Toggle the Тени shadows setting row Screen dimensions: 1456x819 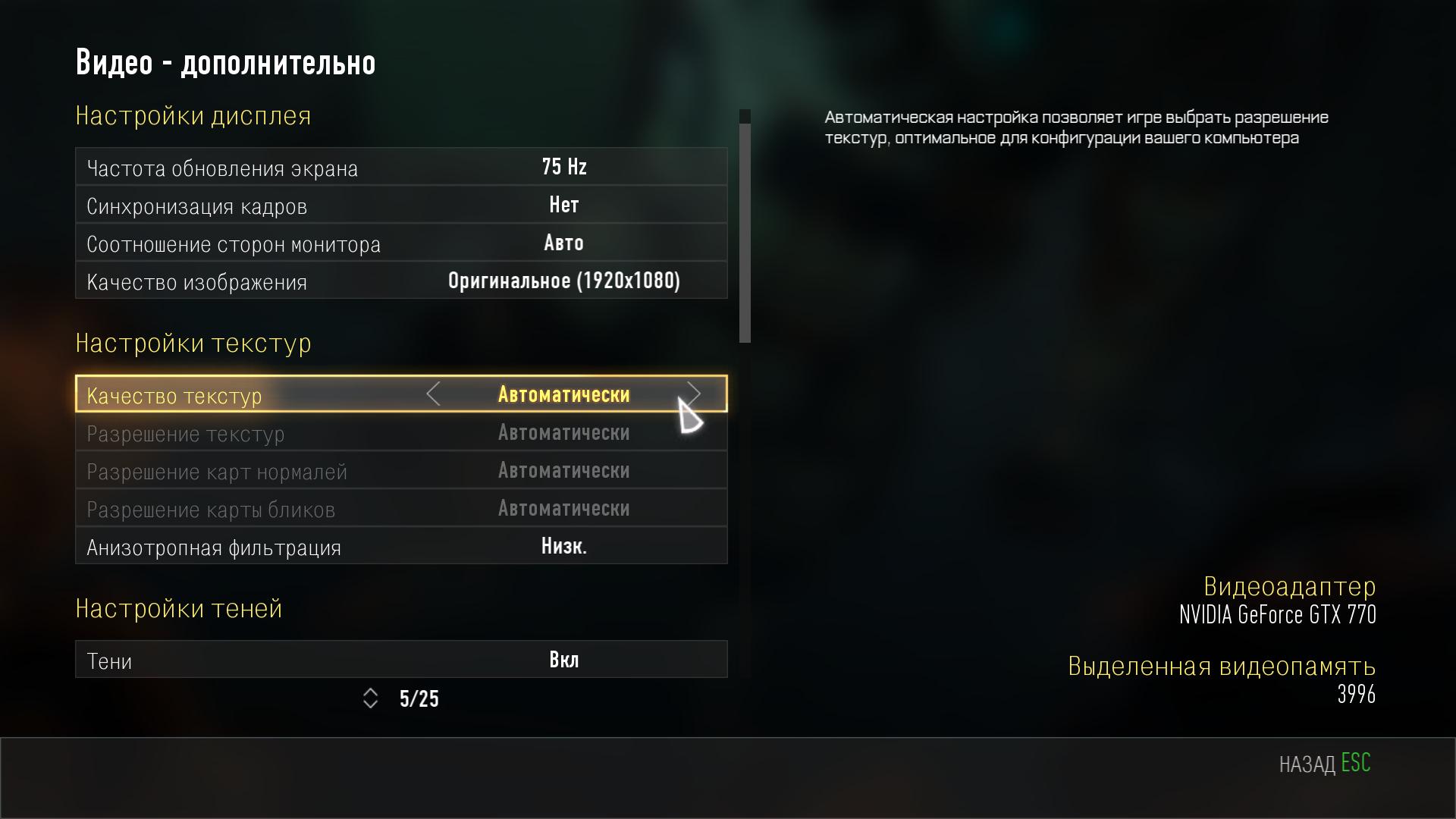401,660
